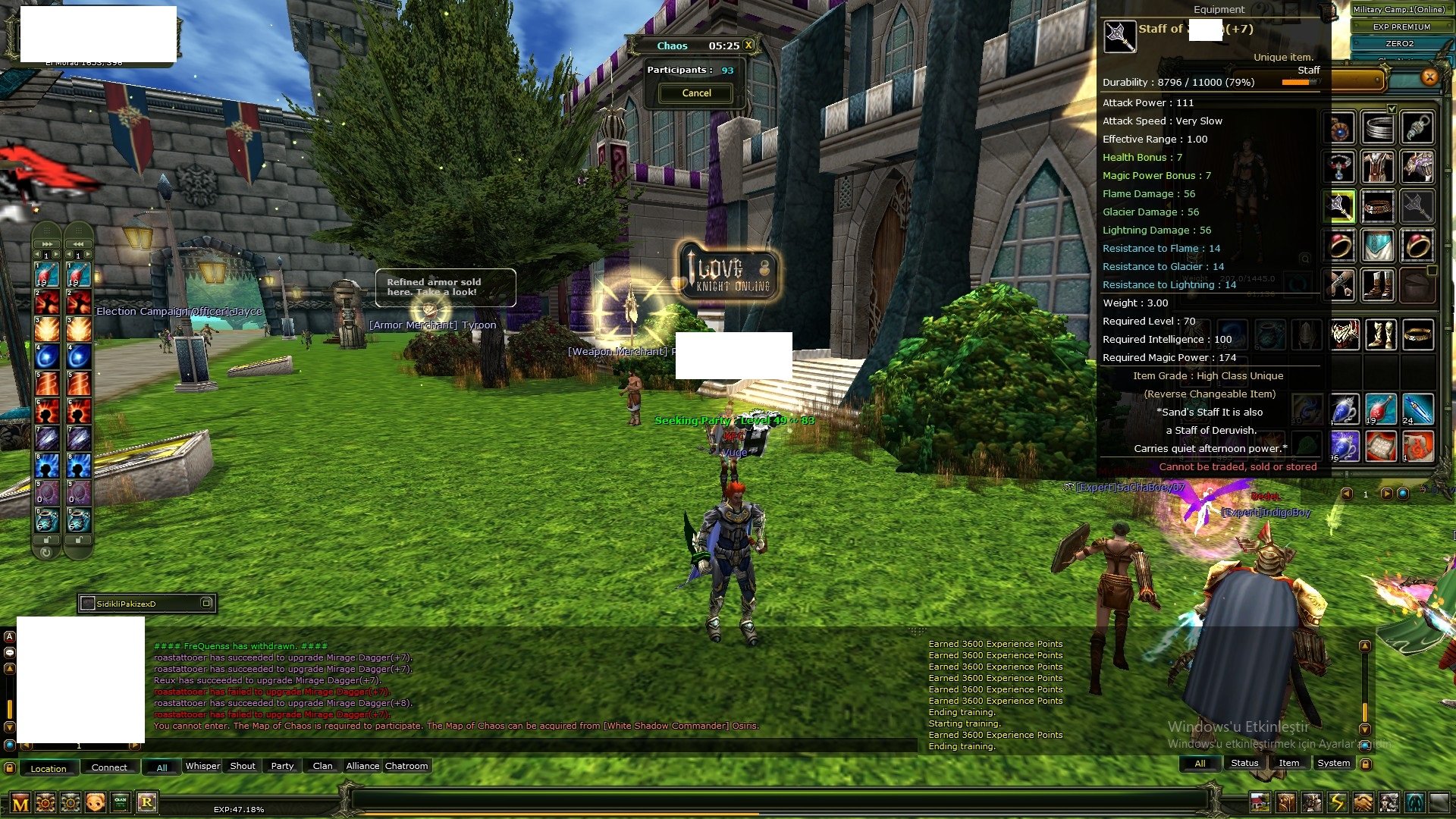
Task: Switch to the Status tab in bottom-right
Action: [x=1244, y=763]
